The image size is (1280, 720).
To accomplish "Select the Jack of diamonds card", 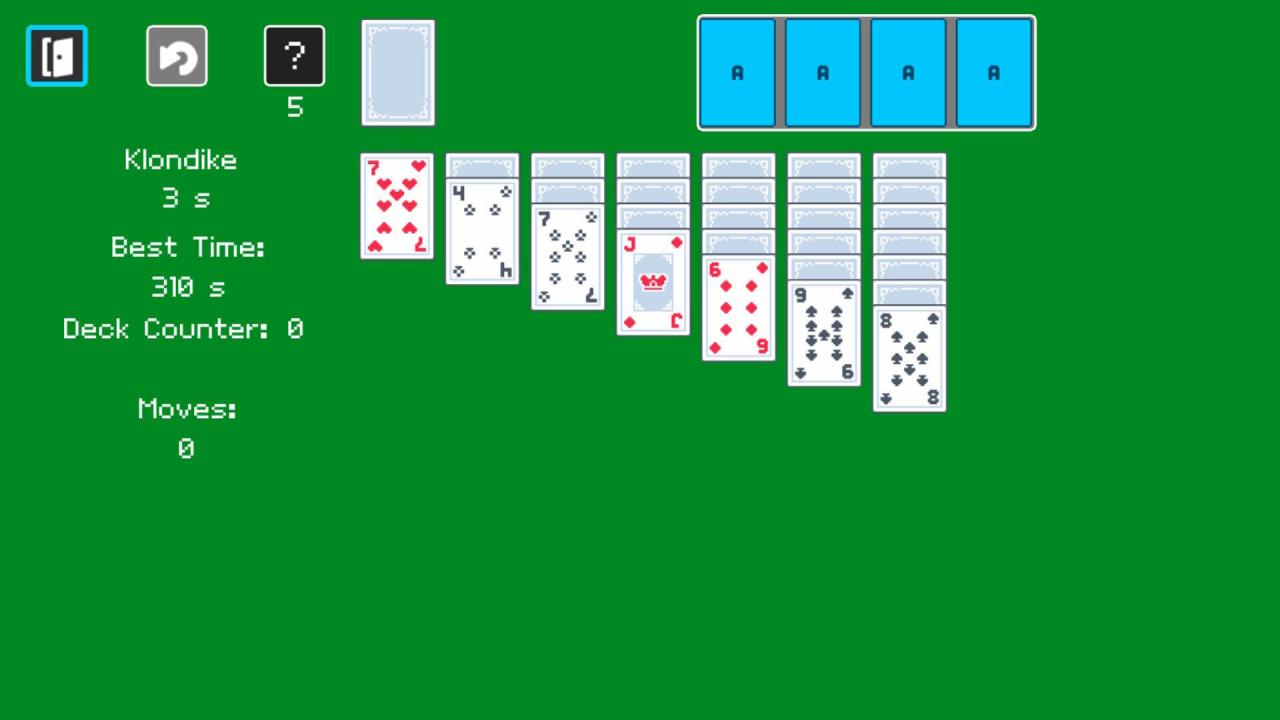I will coord(653,281).
